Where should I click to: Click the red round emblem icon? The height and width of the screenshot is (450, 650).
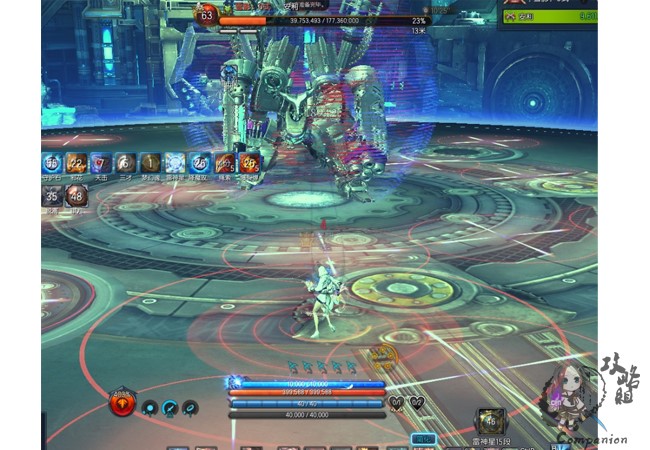(123, 404)
